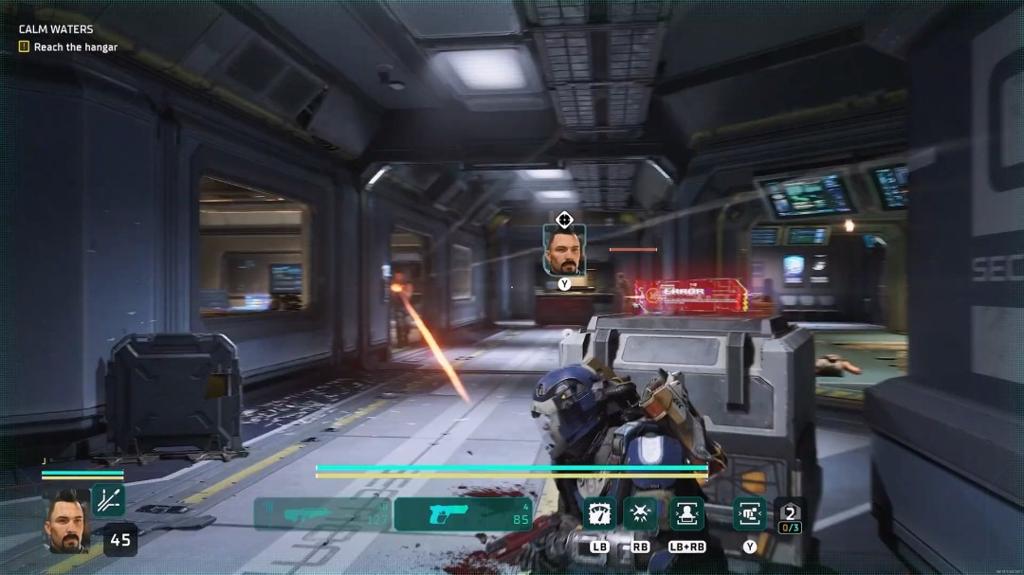Click the squadmate target portrait with crosshair marker

pyautogui.click(x=564, y=250)
